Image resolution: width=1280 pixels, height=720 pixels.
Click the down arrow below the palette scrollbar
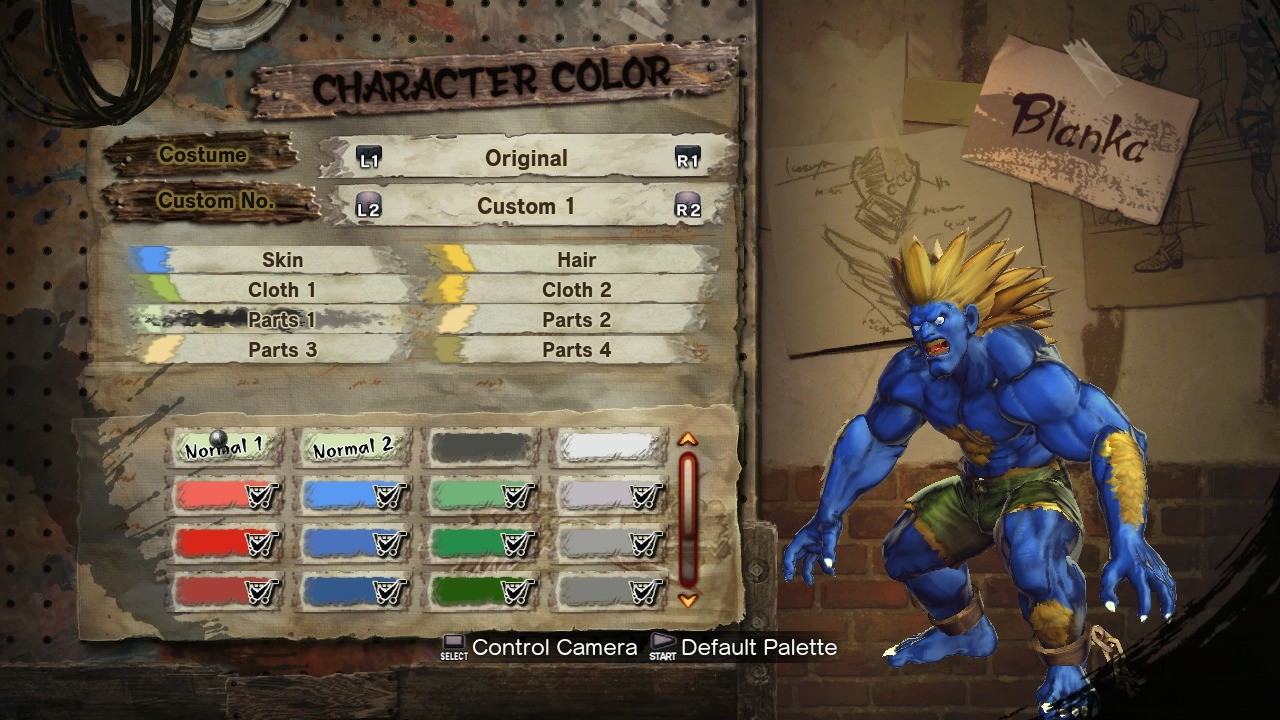(688, 600)
